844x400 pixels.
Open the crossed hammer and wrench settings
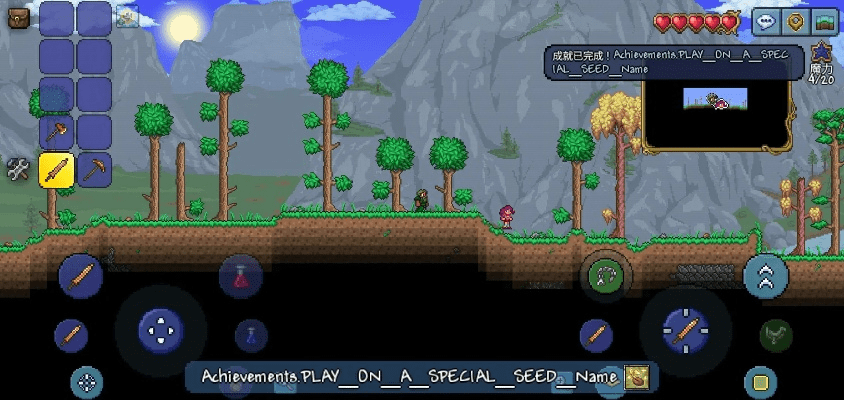click(17, 169)
